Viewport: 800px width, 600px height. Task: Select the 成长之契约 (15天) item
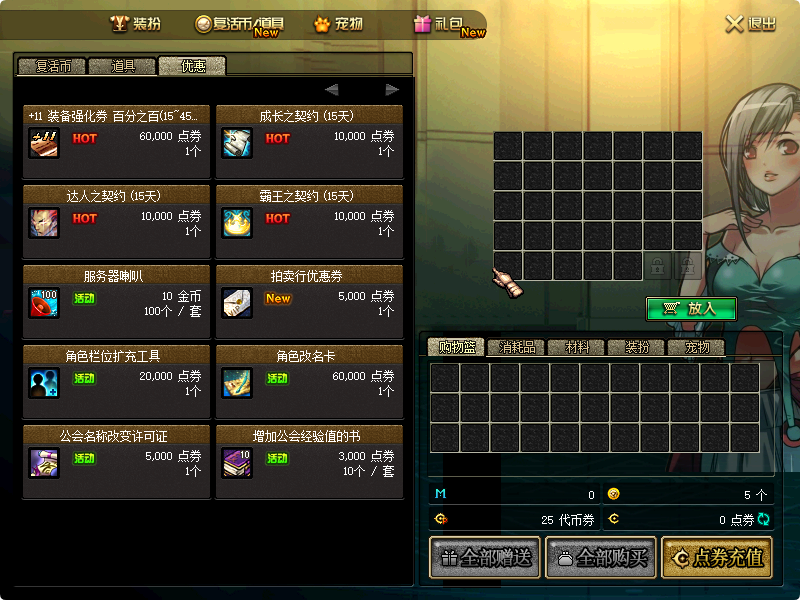pyautogui.click(x=309, y=134)
